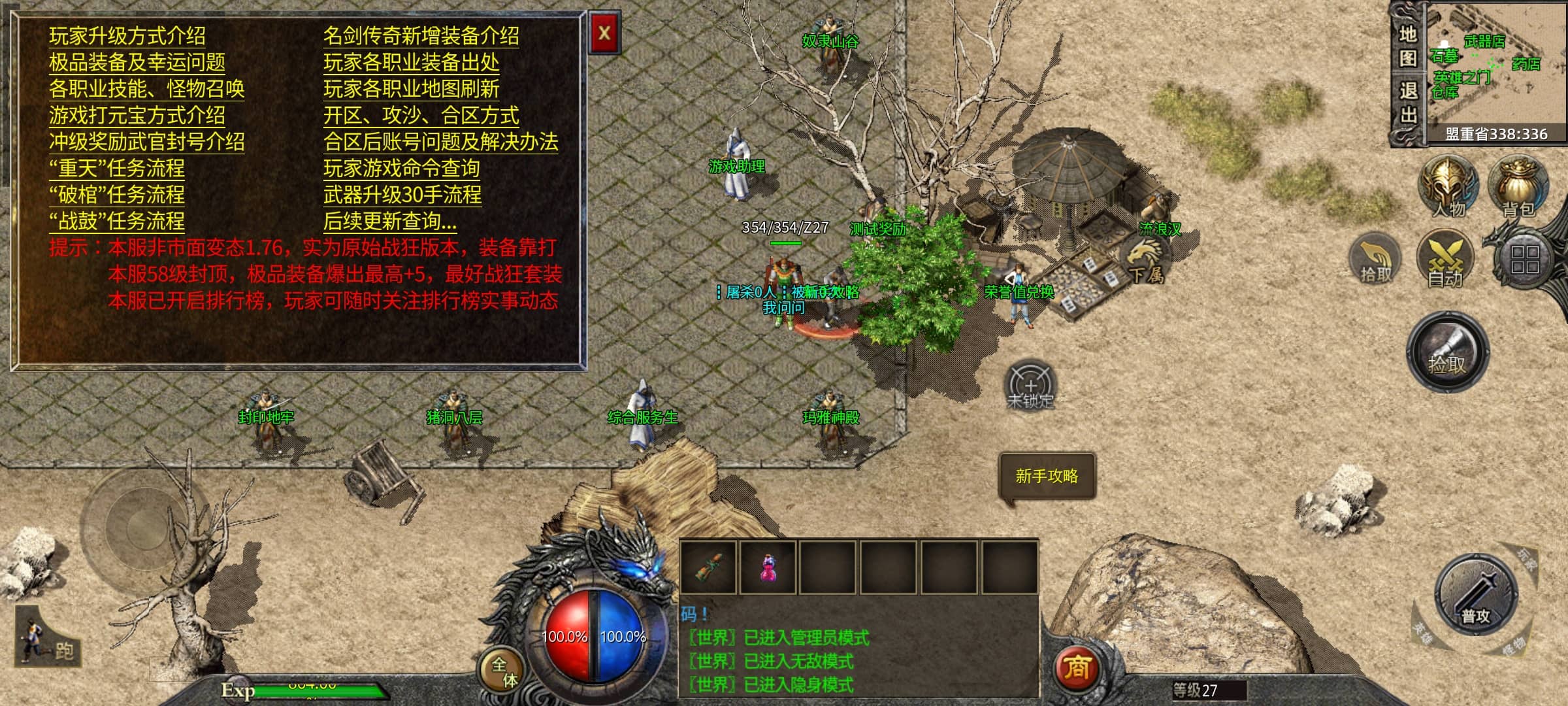
Task: Open 极品装备及幸运问题 guide link
Action: point(137,63)
